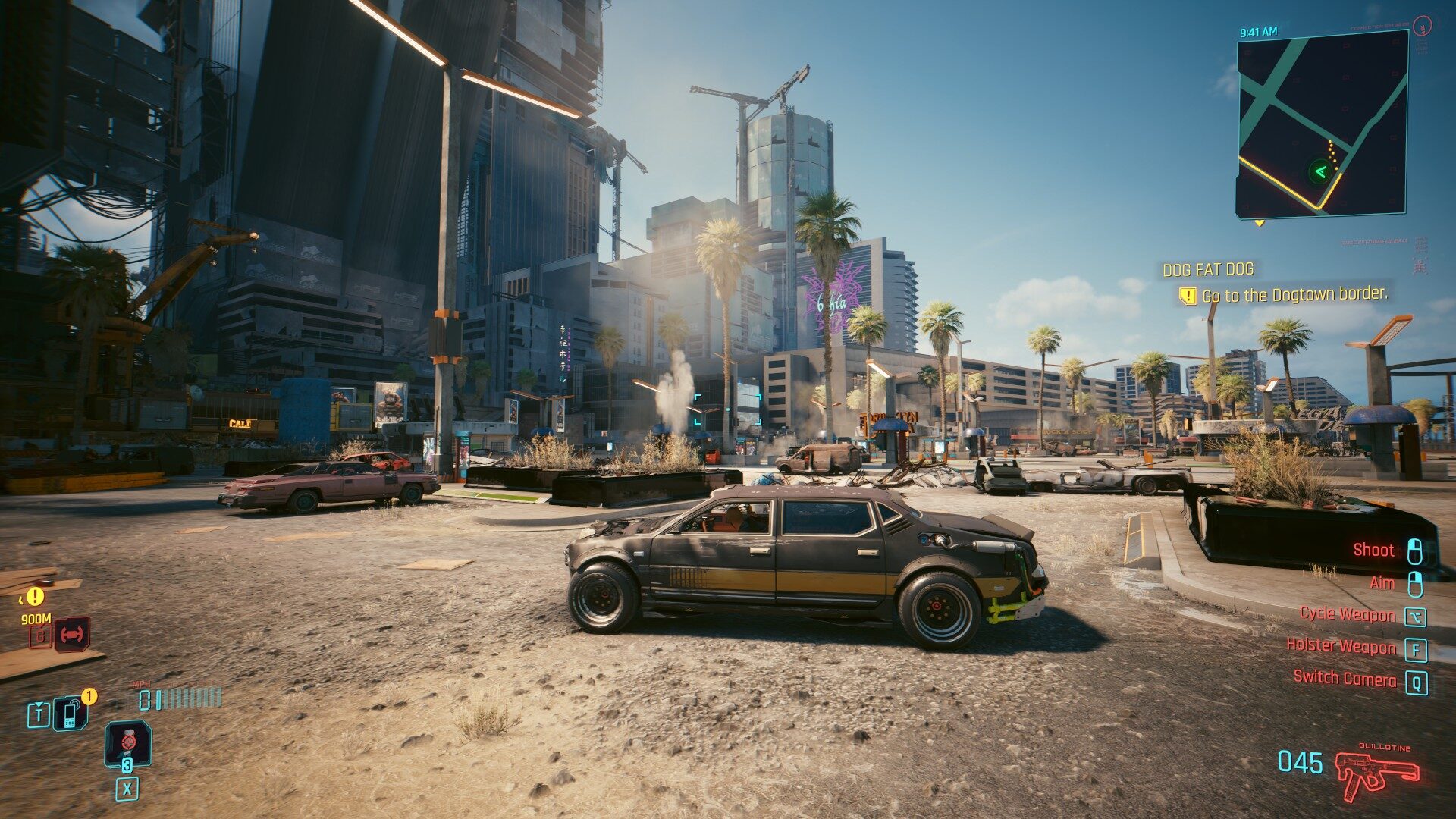Select the grenade quick-slot icon
This screenshot has width=1456, height=819.
click(x=127, y=743)
